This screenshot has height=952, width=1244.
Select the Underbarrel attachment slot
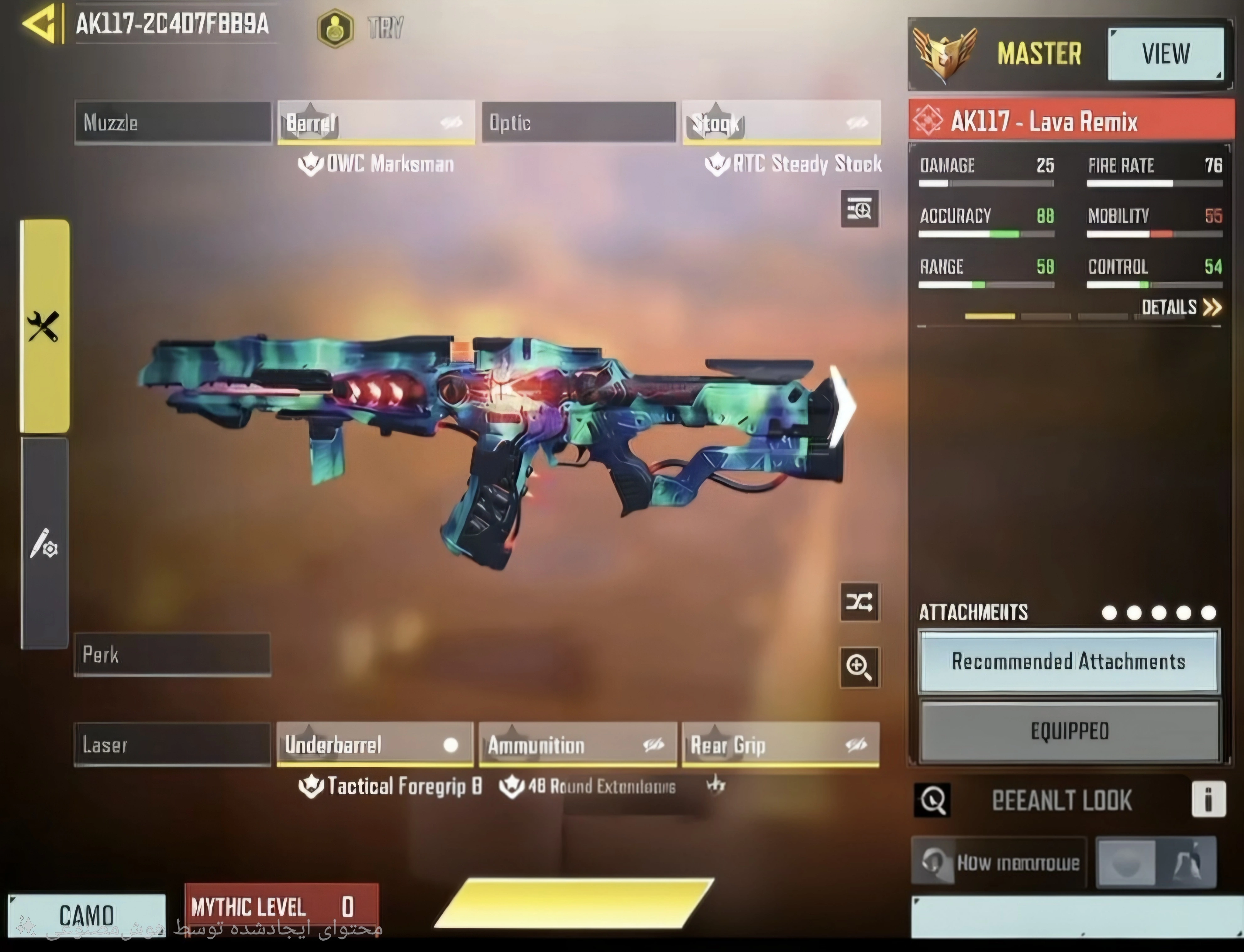tap(375, 745)
